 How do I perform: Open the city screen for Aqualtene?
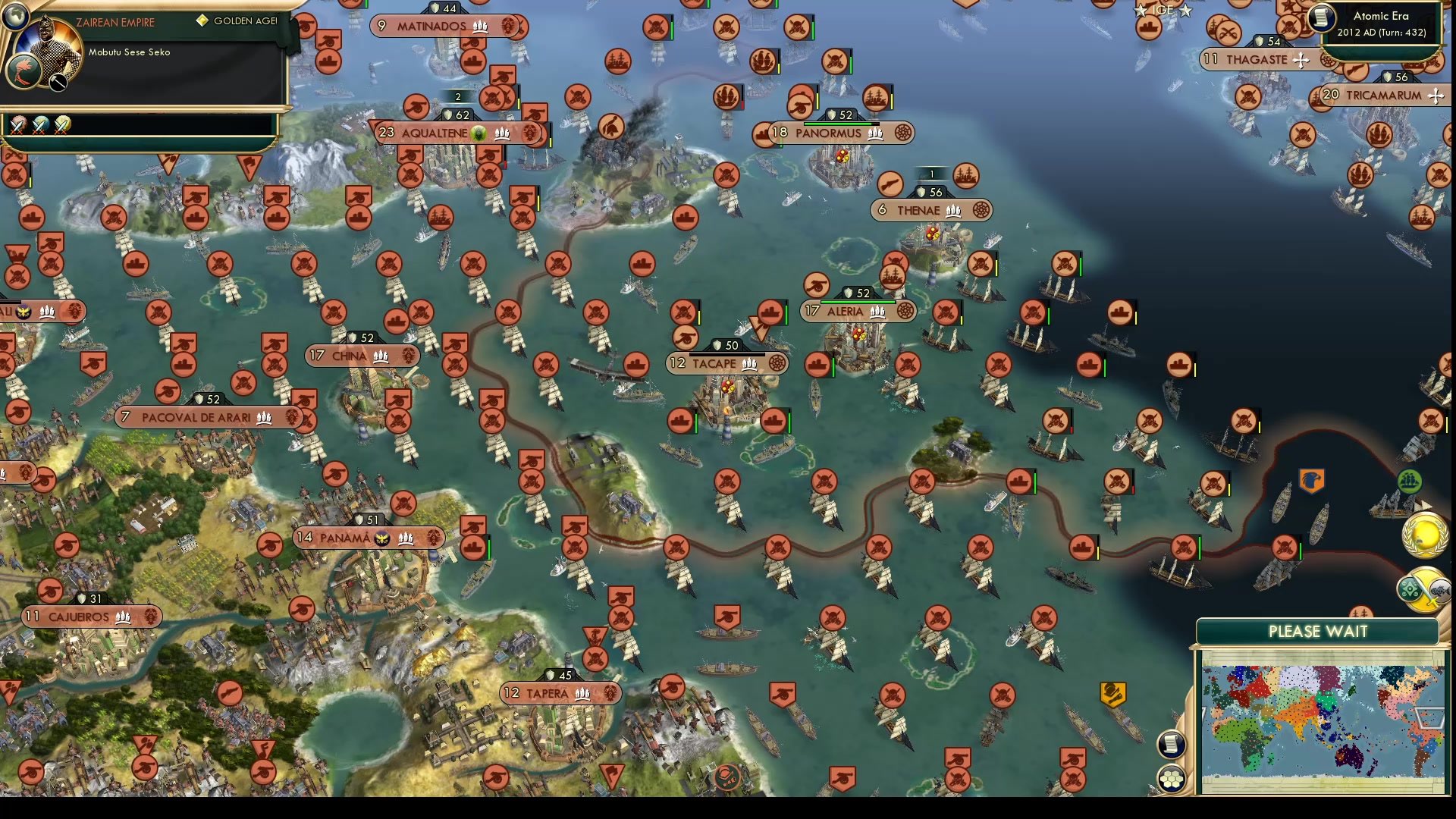click(436, 131)
